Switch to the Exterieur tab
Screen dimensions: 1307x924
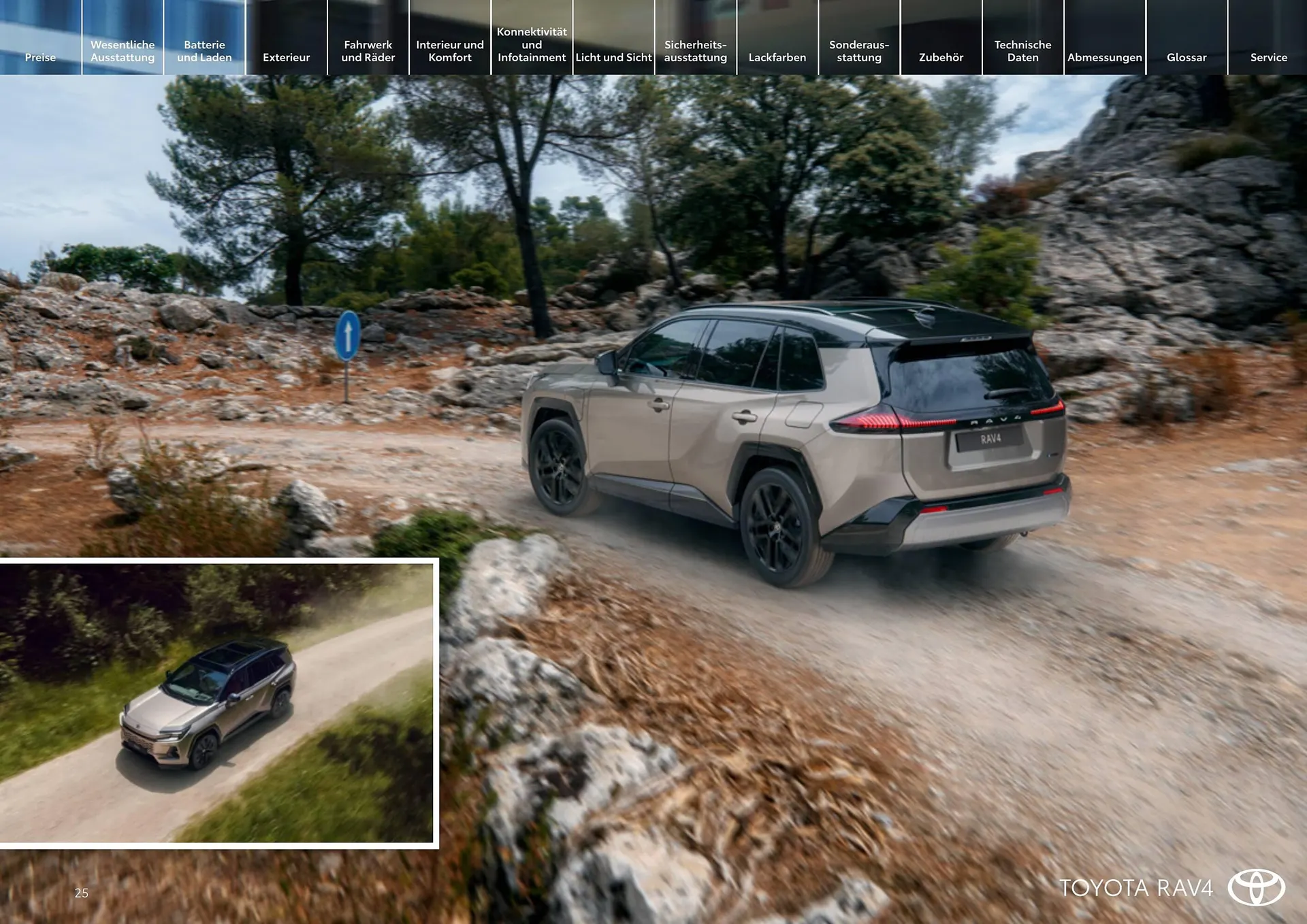pos(286,57)
